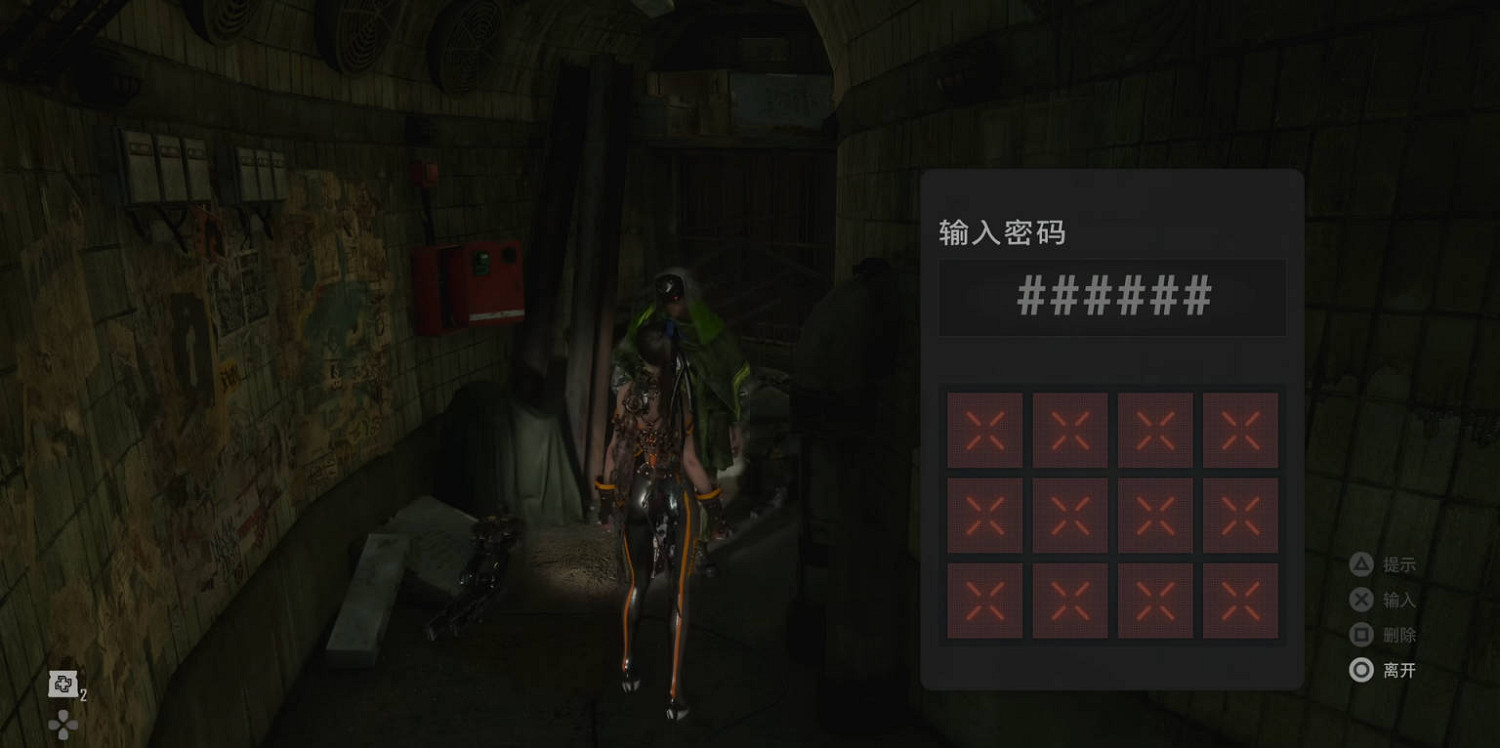Click the ###### password display field
Image resolution: width=1500 pixels, height=748 pixels.
1113,297
